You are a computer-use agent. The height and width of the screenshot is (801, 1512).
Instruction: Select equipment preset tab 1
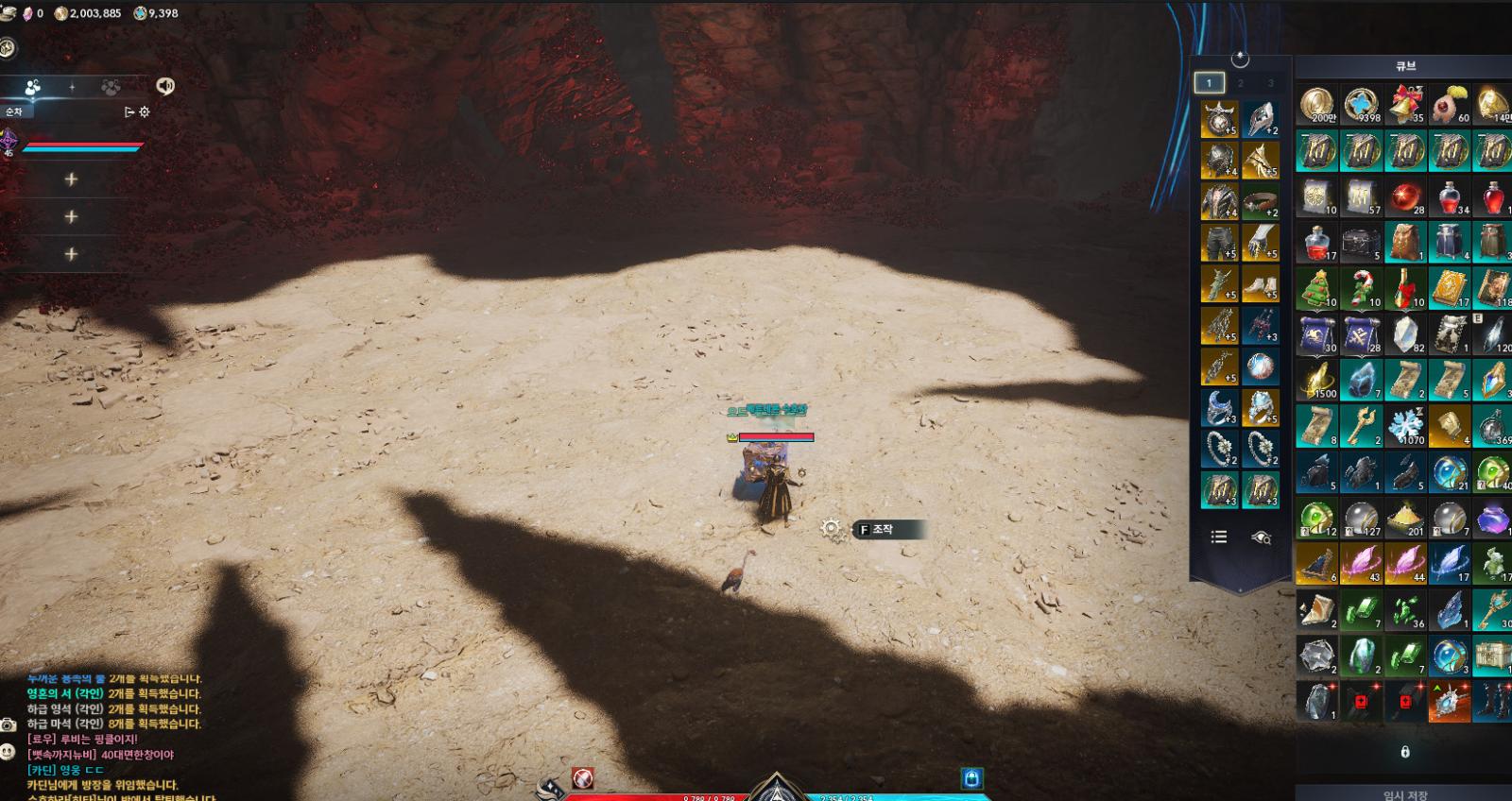(1209, 83)
